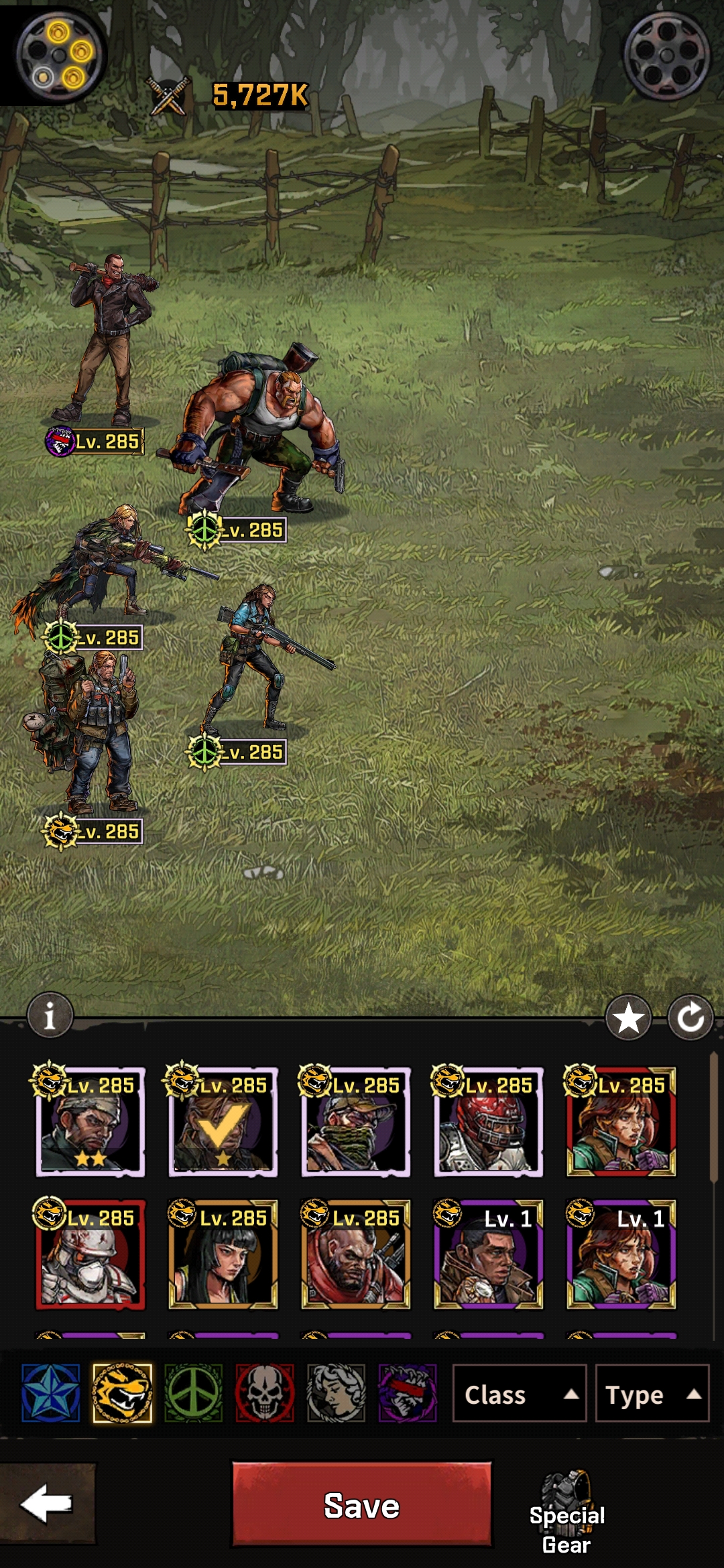Go back with the white arrow button

coord(47,1503)
